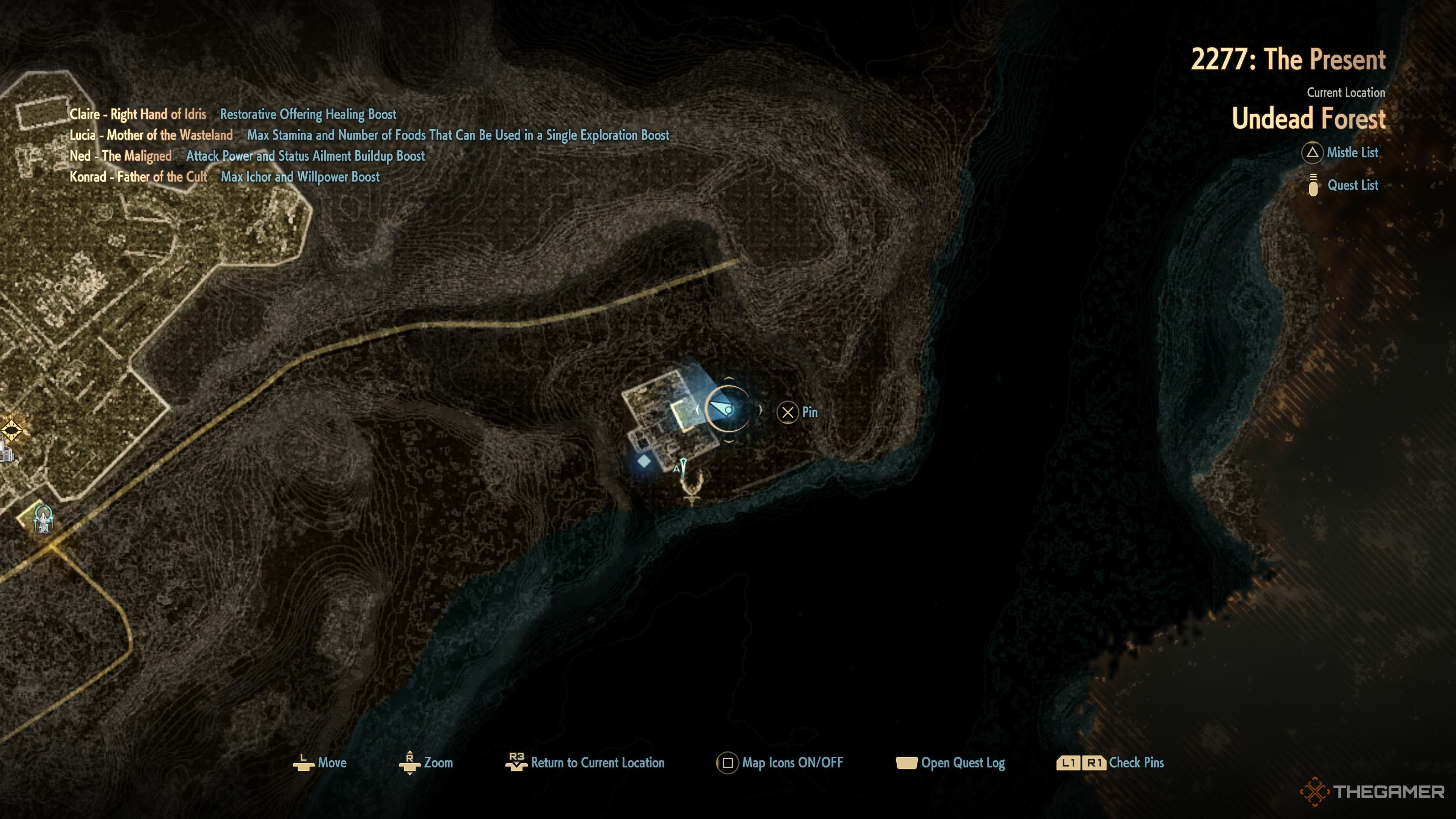The image size is (1456, 819).
Task: Select Return to Current Location
Action: 585,763
